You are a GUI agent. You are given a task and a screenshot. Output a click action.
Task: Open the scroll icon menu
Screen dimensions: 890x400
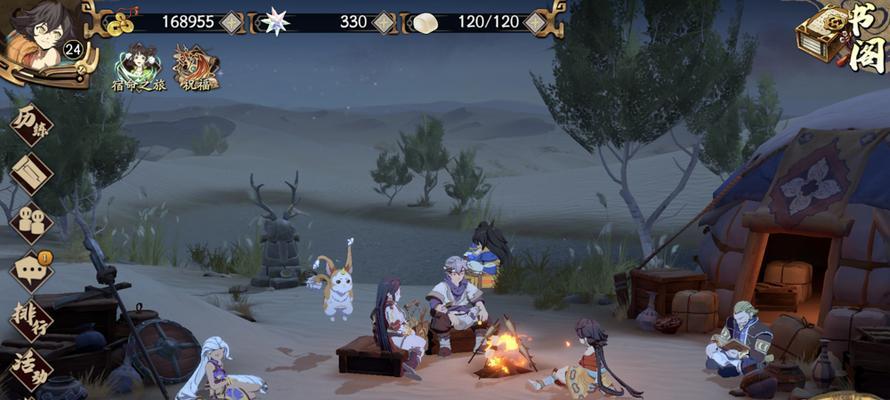(31, 172)
